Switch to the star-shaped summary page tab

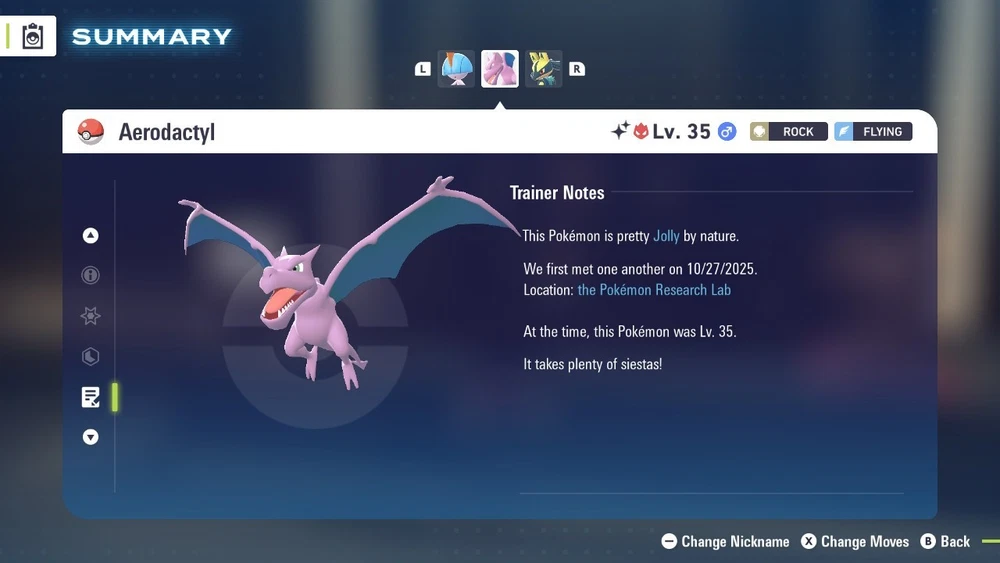91,316
